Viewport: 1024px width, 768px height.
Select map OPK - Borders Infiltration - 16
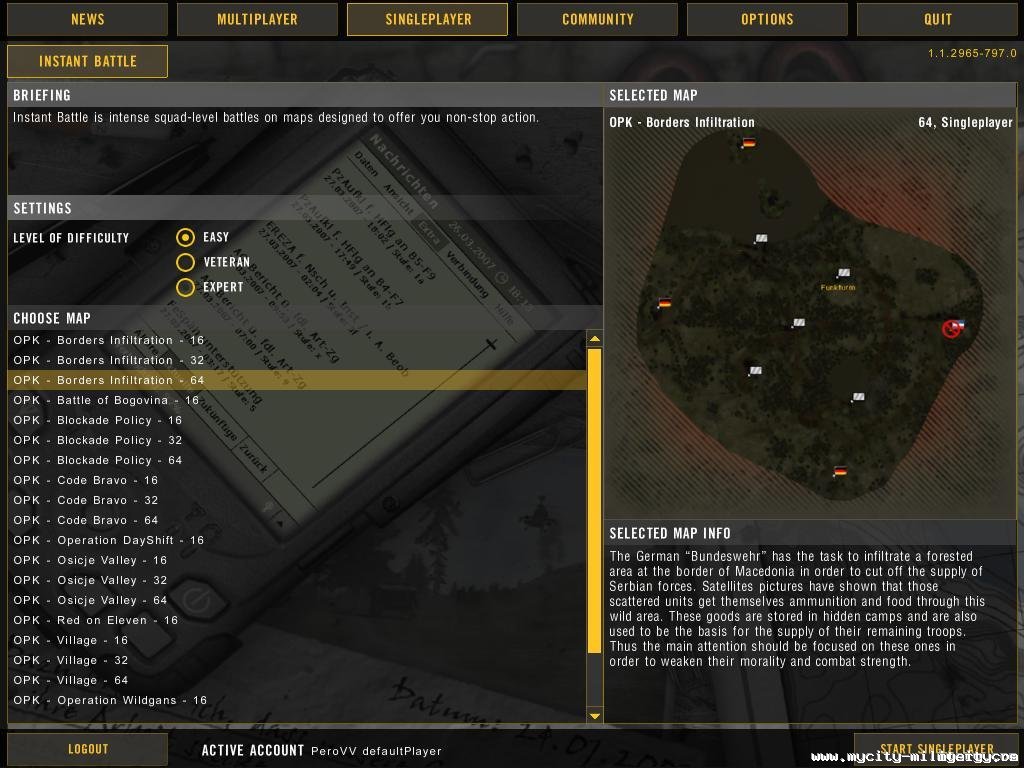[x=108, y=340]
